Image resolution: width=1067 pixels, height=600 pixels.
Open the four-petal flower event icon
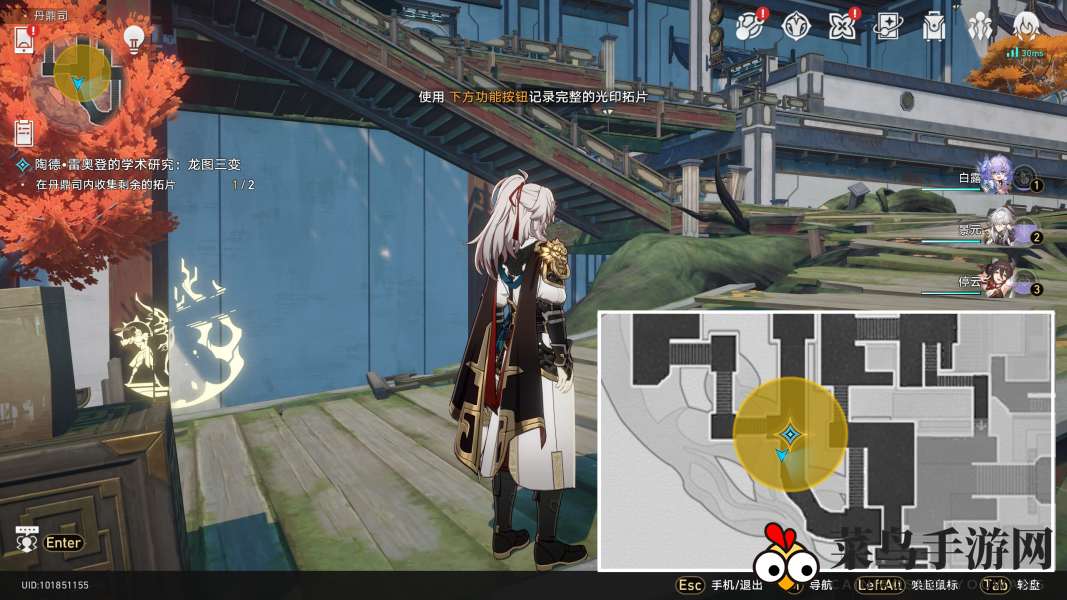[841, 27]
